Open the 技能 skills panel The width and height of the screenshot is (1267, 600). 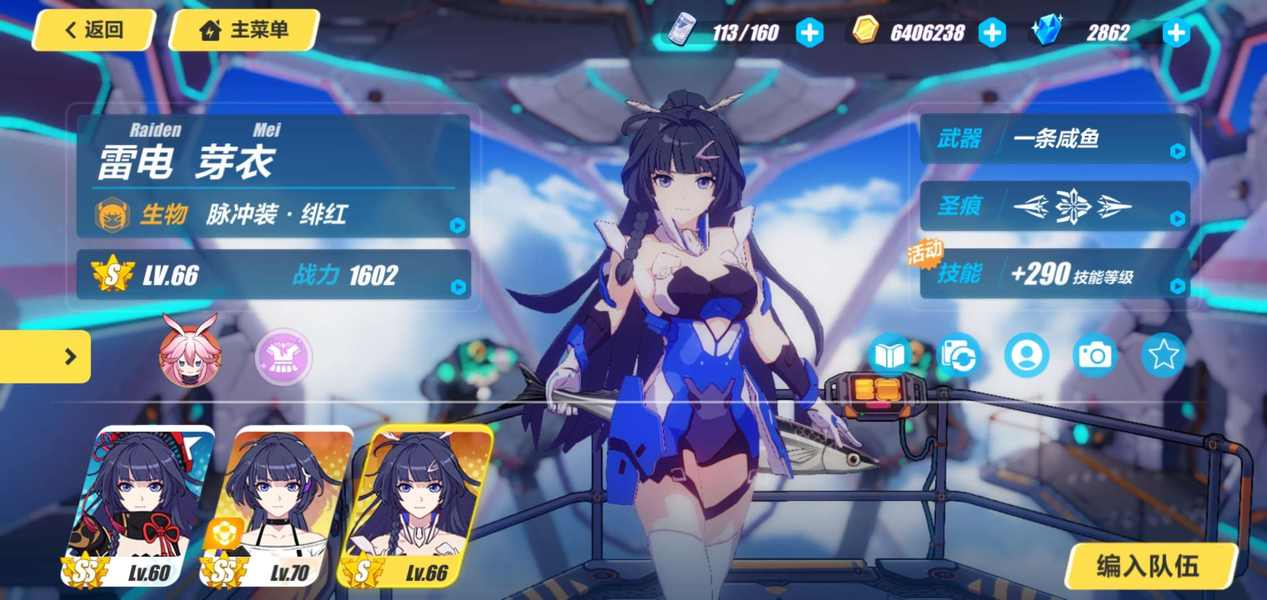[1054, 274]
